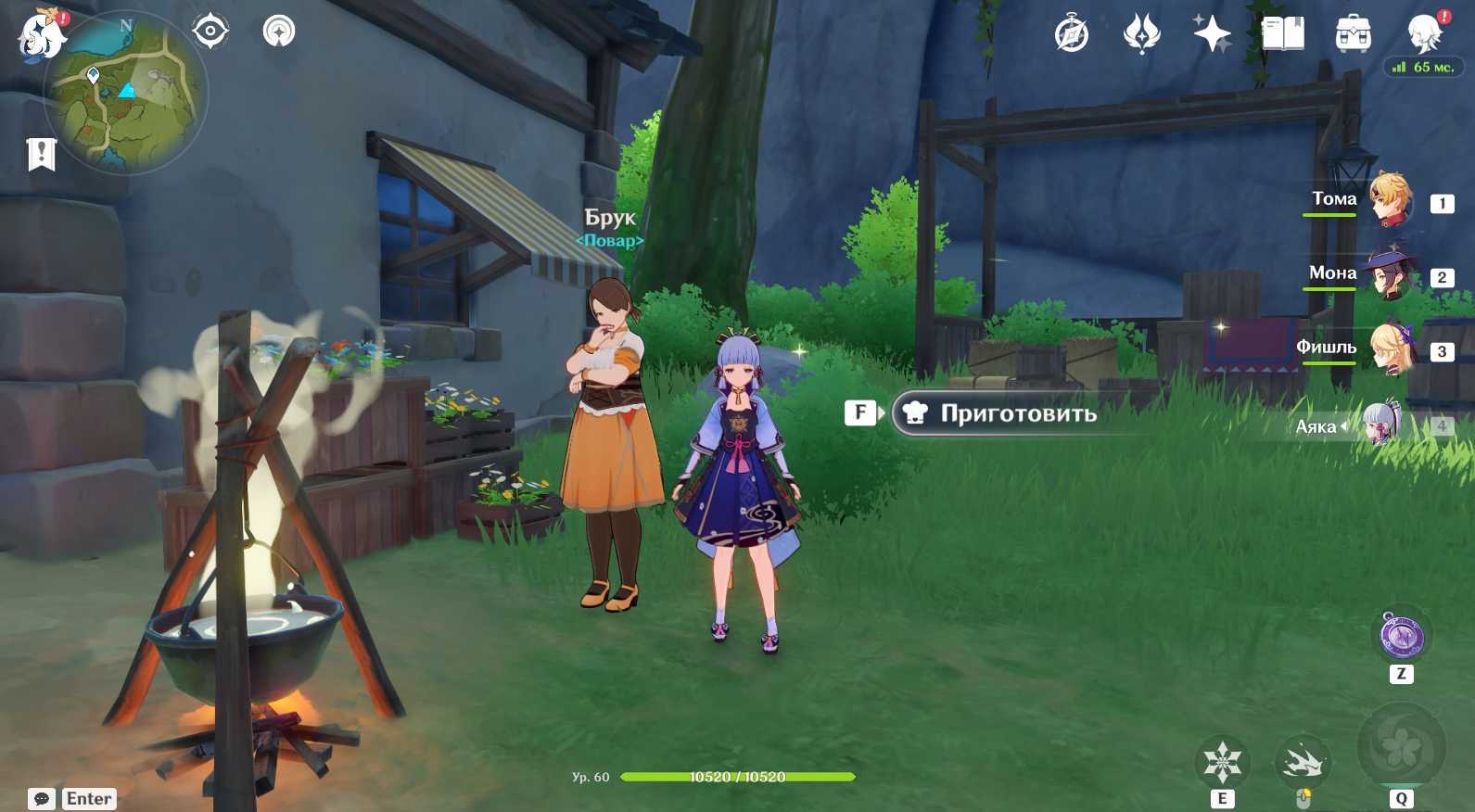Choose the Приготовить cooking prompt
The width and height of the screenshot is (1475, 812).
coord(1017,413)
